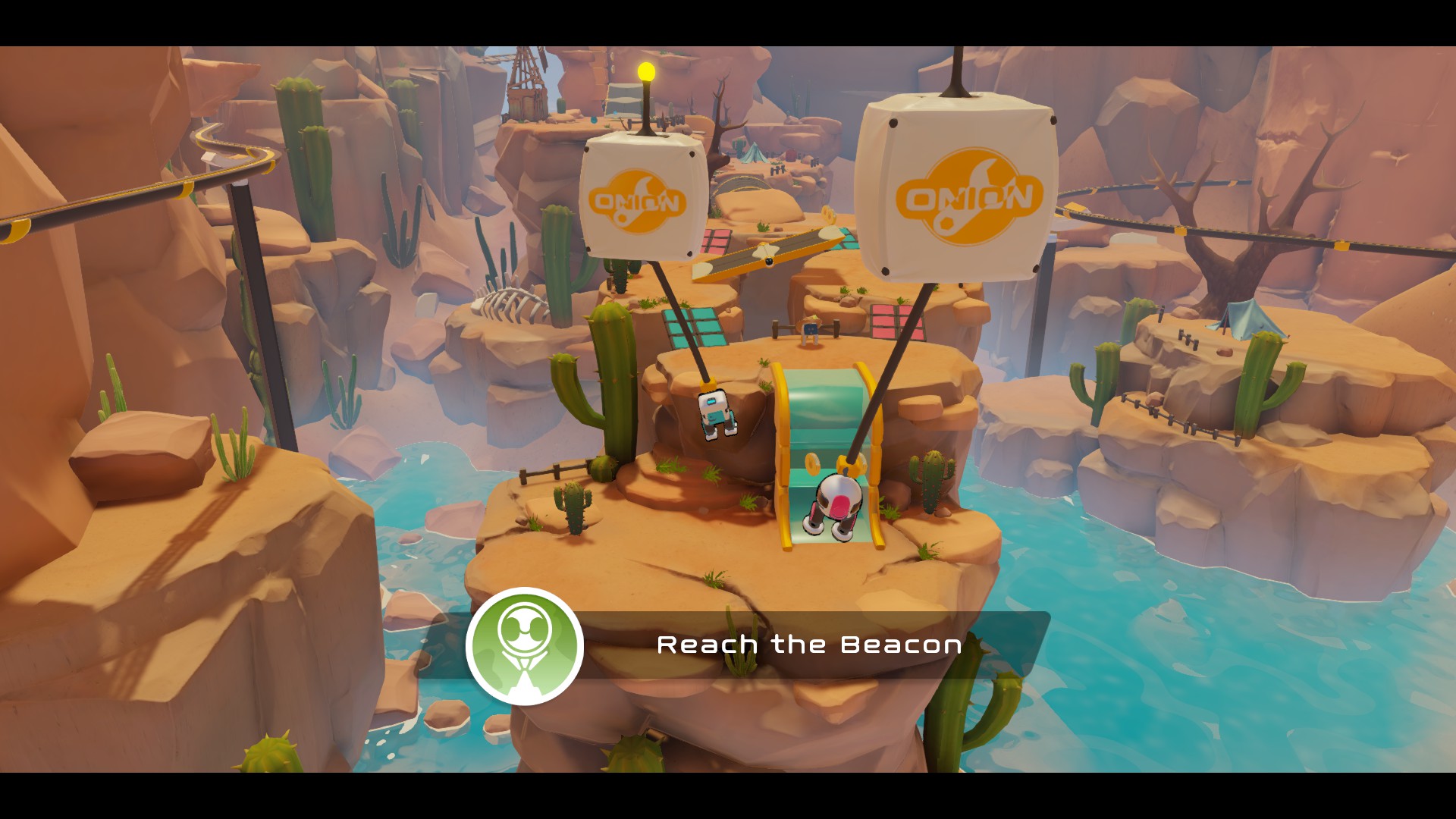Select the Reach the Beacon objective banner
The width and height of the screenshot is (1456, 819).
coord(808,645)
